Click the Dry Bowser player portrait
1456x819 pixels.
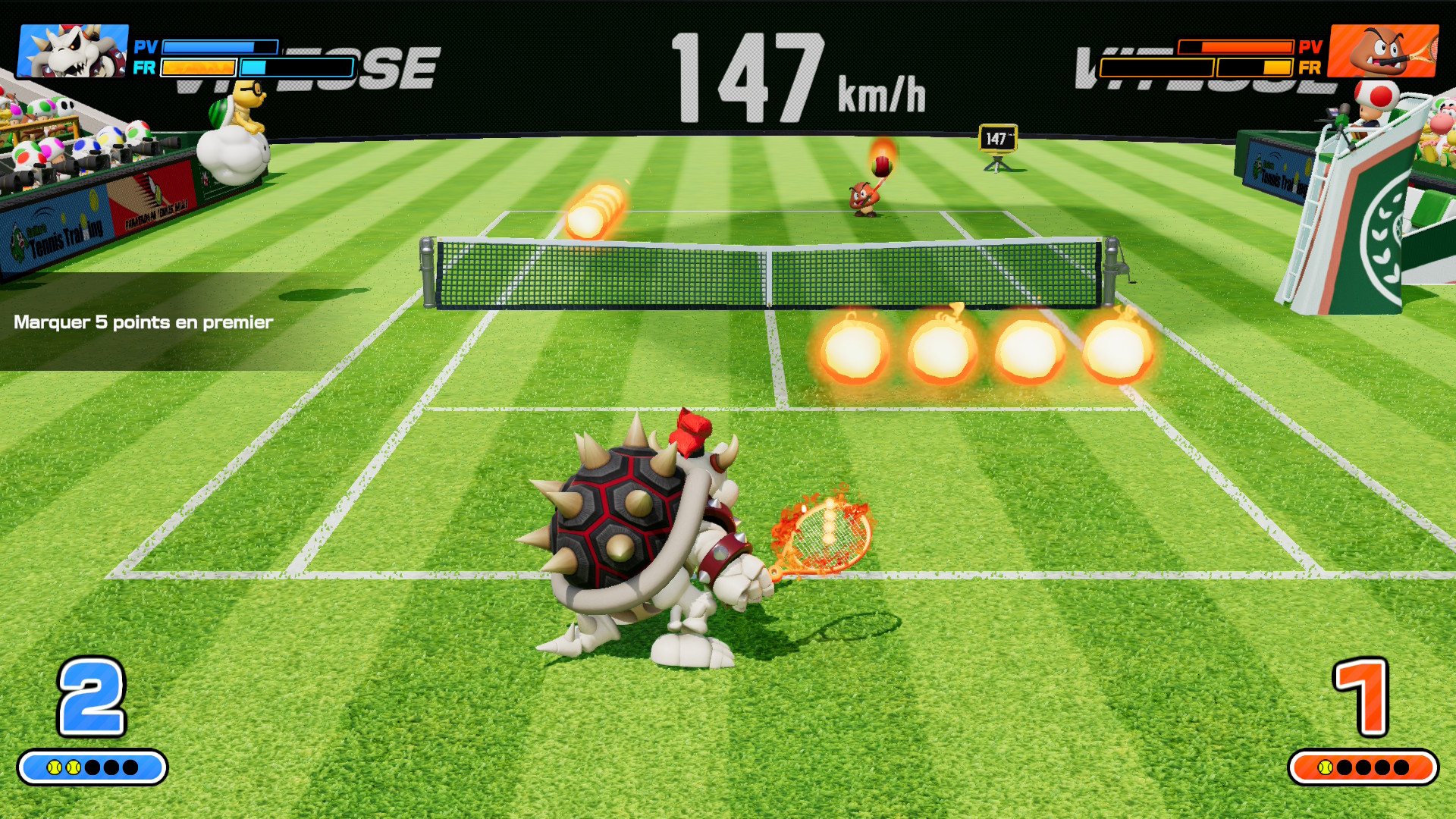pos(73,51)
